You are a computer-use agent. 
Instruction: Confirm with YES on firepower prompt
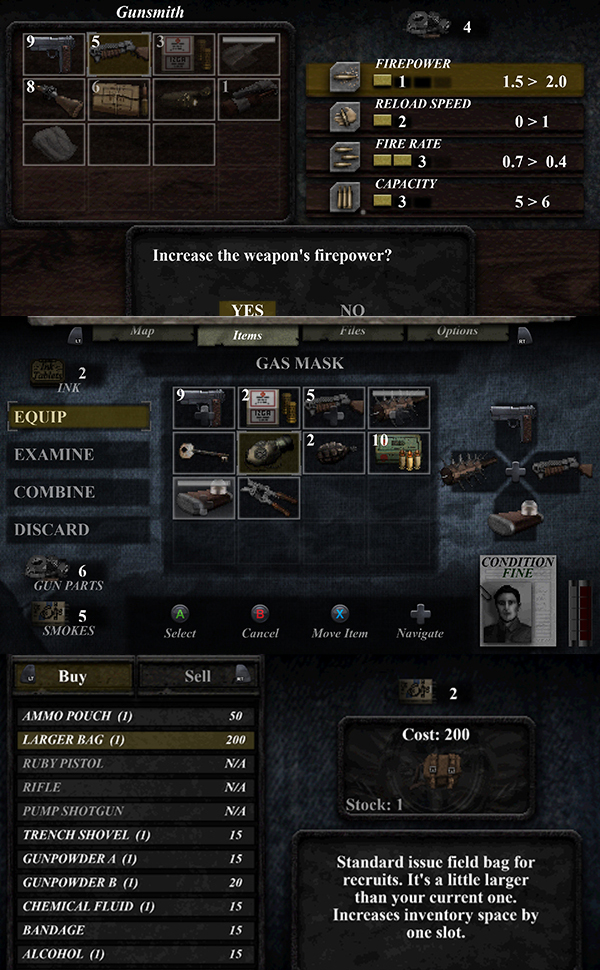[247, 310]
